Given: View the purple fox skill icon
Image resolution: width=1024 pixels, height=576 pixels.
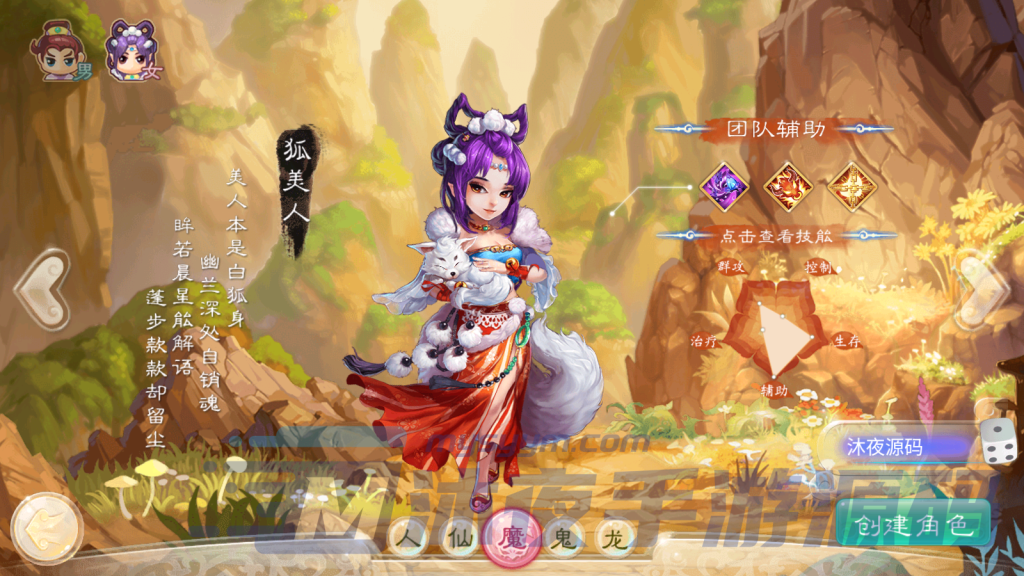Looking at the screenshot, I should click(x=724, y=186).
